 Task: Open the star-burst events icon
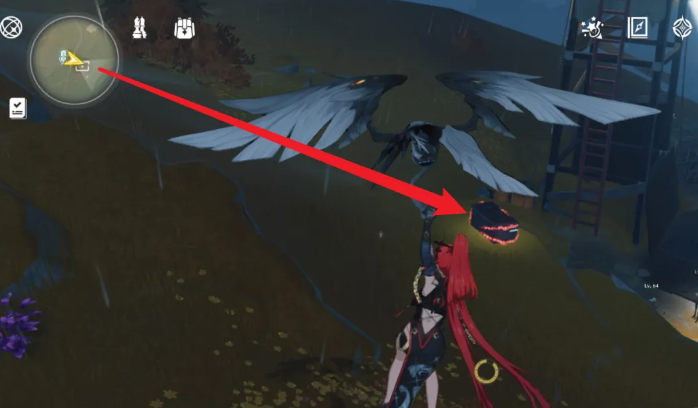tap(591, 28)
